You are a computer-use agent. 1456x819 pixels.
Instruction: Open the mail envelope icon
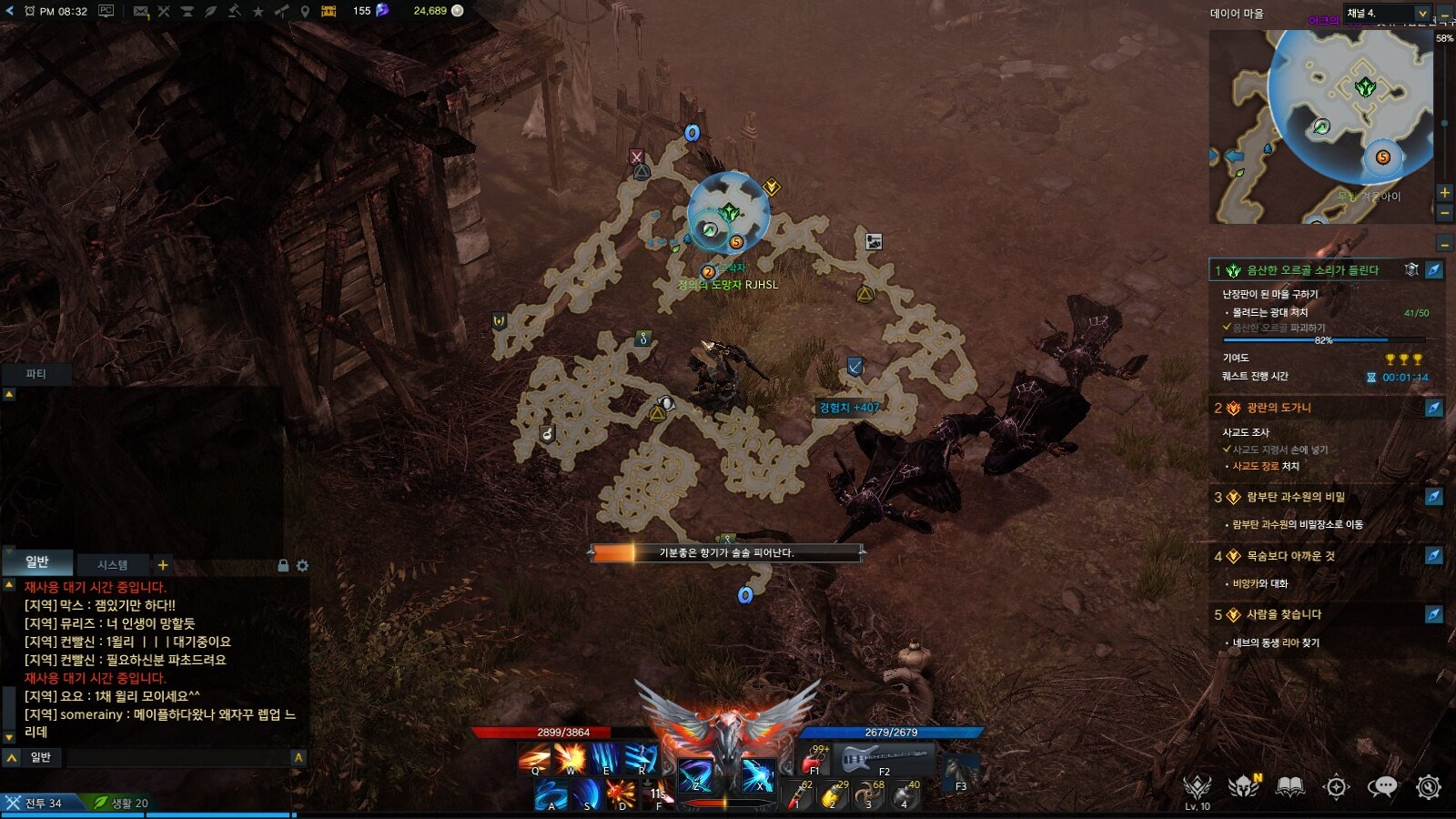coord(140,11)
